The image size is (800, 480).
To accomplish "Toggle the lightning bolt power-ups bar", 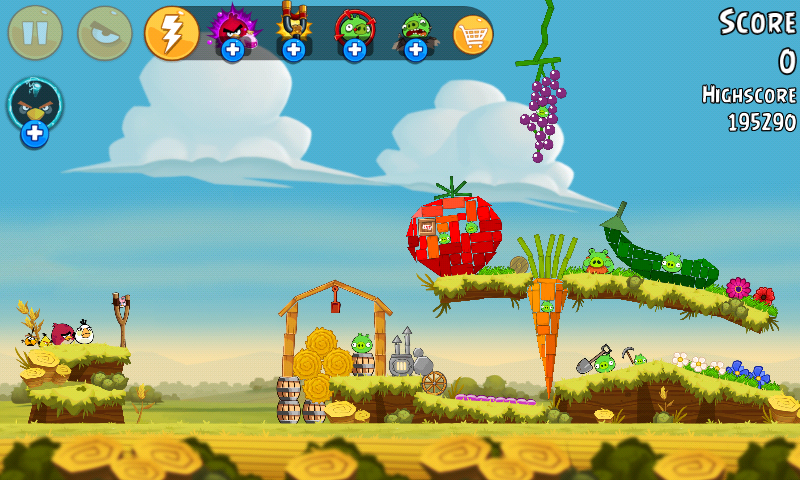I will tap(172, 33).
